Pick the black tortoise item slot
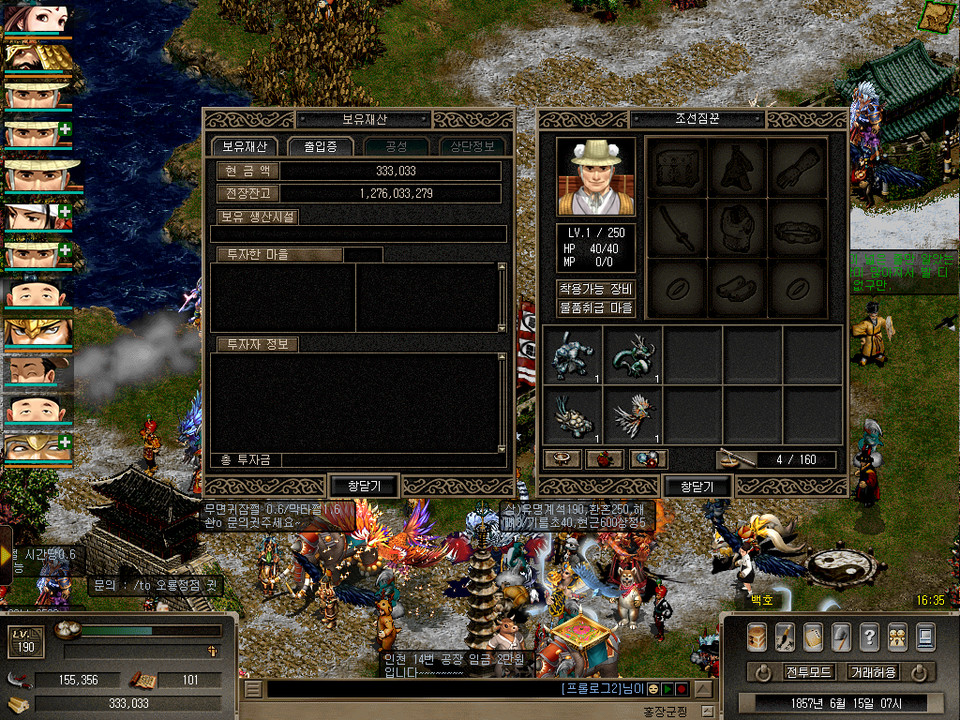The image size is (960, 720). [573, 415]
